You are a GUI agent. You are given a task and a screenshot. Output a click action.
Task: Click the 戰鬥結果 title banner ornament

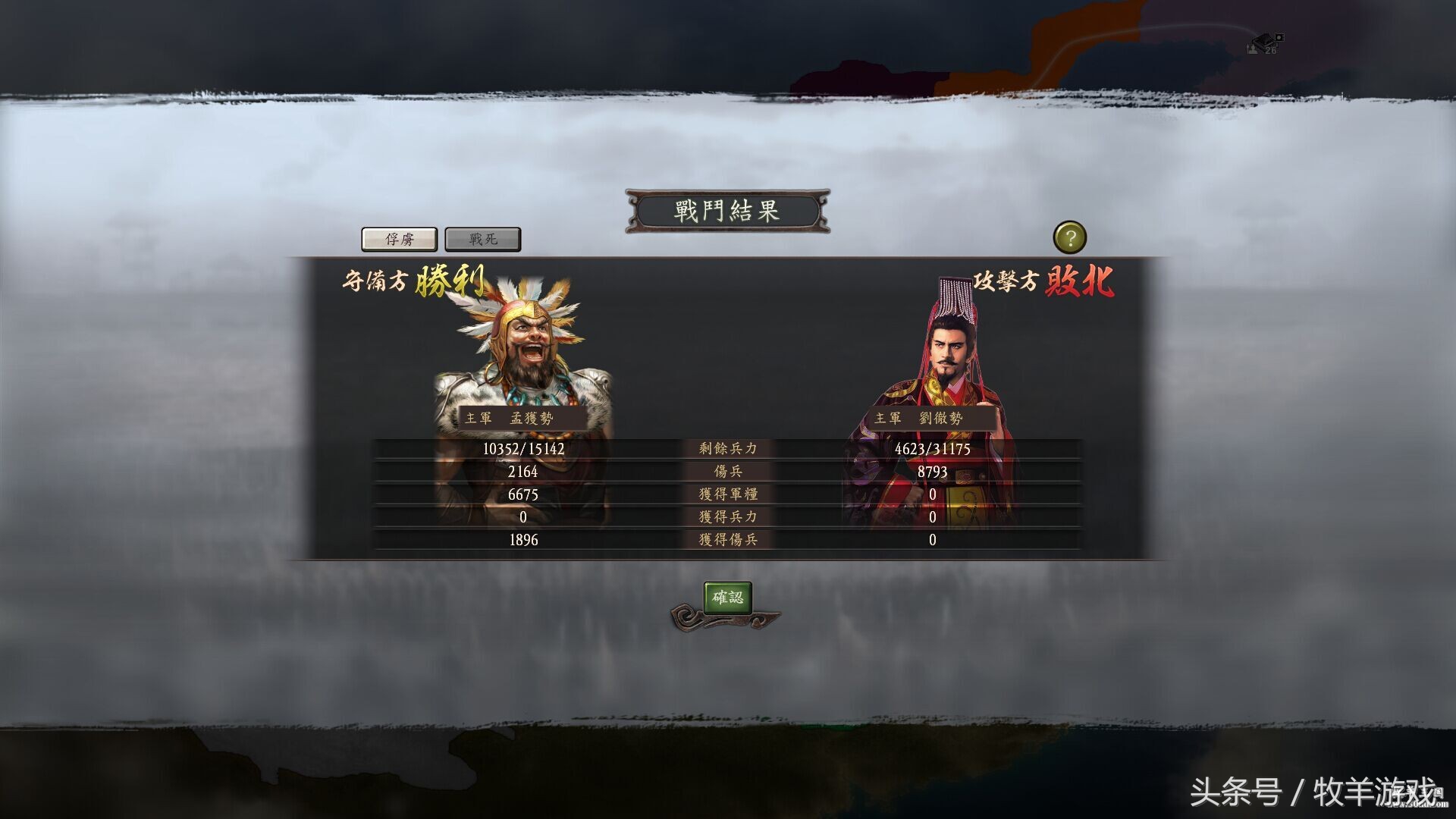click(726, 211)
